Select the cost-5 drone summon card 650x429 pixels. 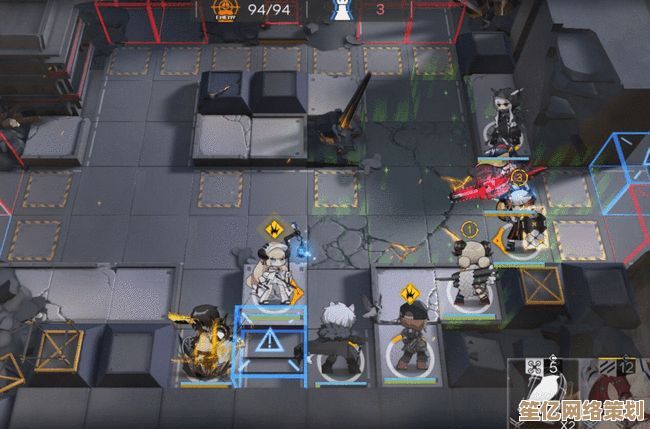(538, 385)
